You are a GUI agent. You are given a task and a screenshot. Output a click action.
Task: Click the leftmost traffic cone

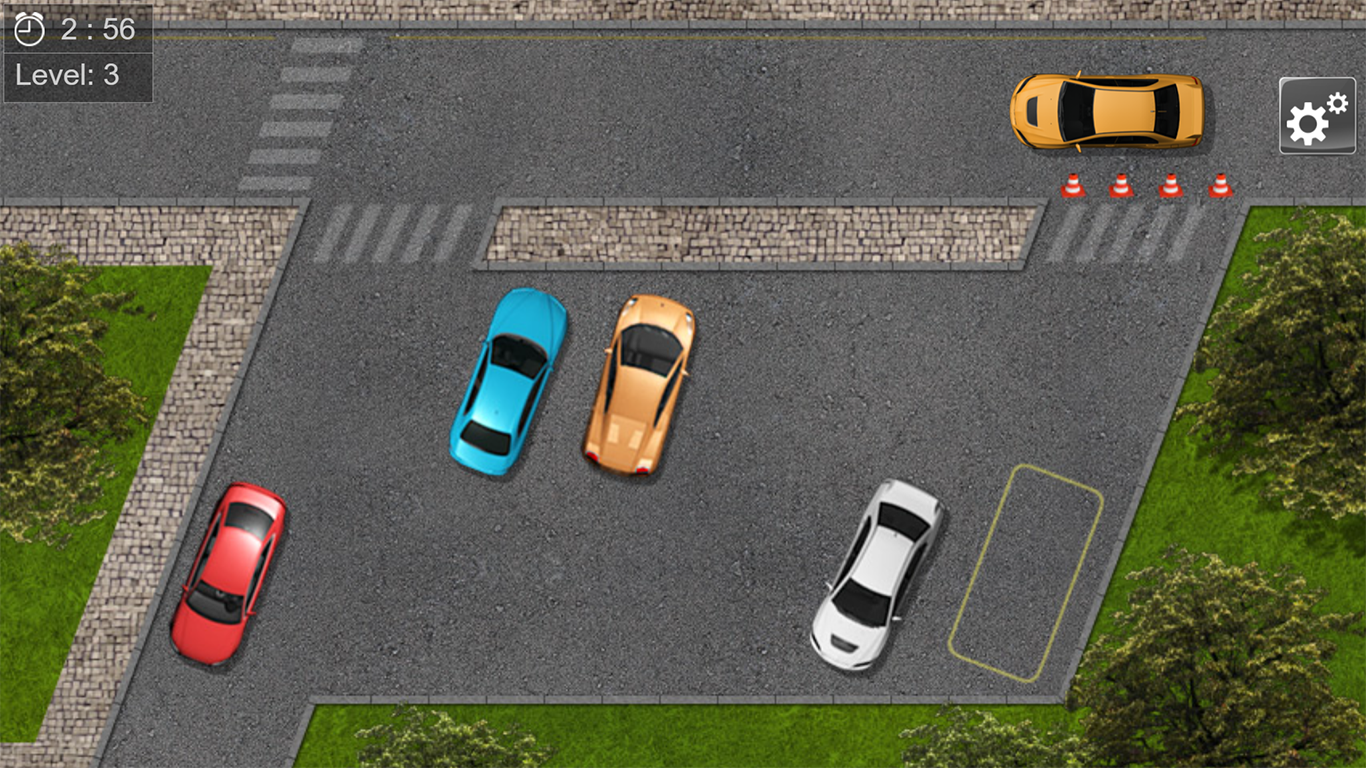pos(1072,184)
